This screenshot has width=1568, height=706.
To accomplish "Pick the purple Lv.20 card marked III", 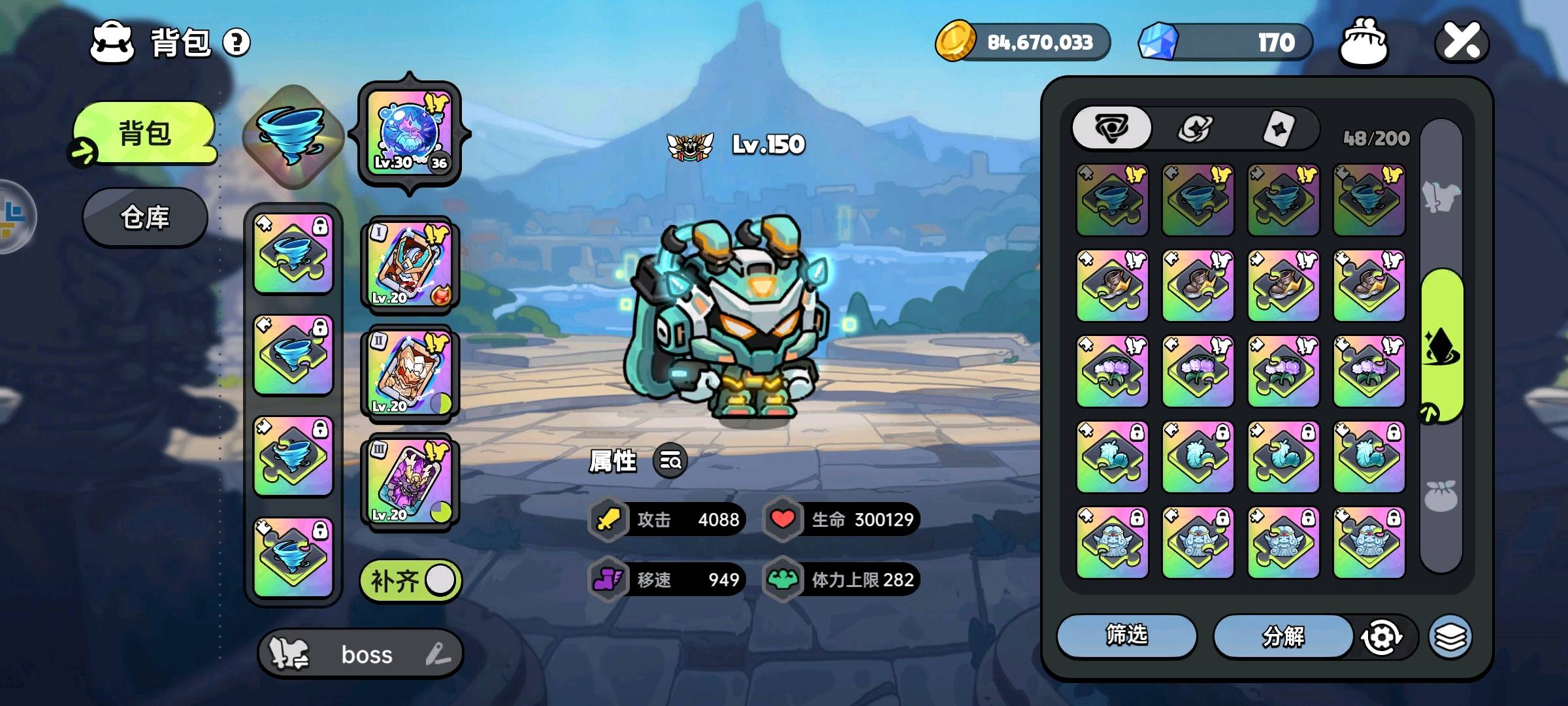I will coord(410,481).
